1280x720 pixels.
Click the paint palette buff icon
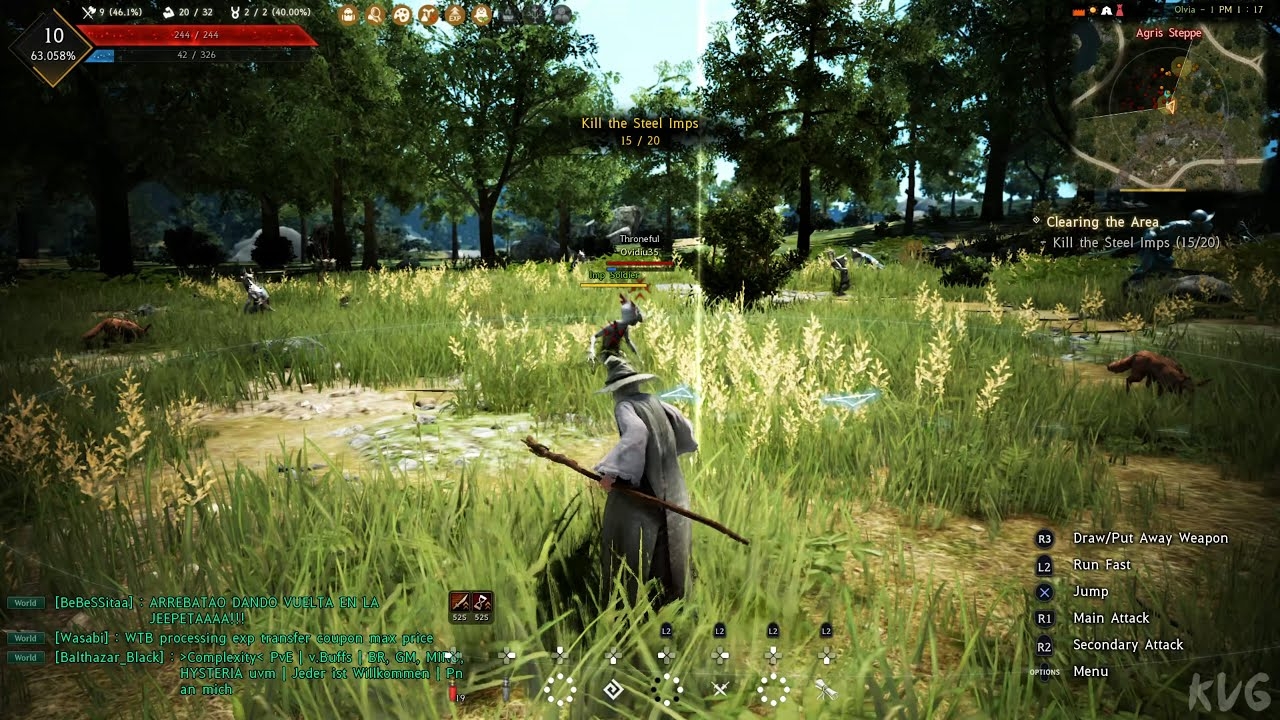[x=401, y=15]
